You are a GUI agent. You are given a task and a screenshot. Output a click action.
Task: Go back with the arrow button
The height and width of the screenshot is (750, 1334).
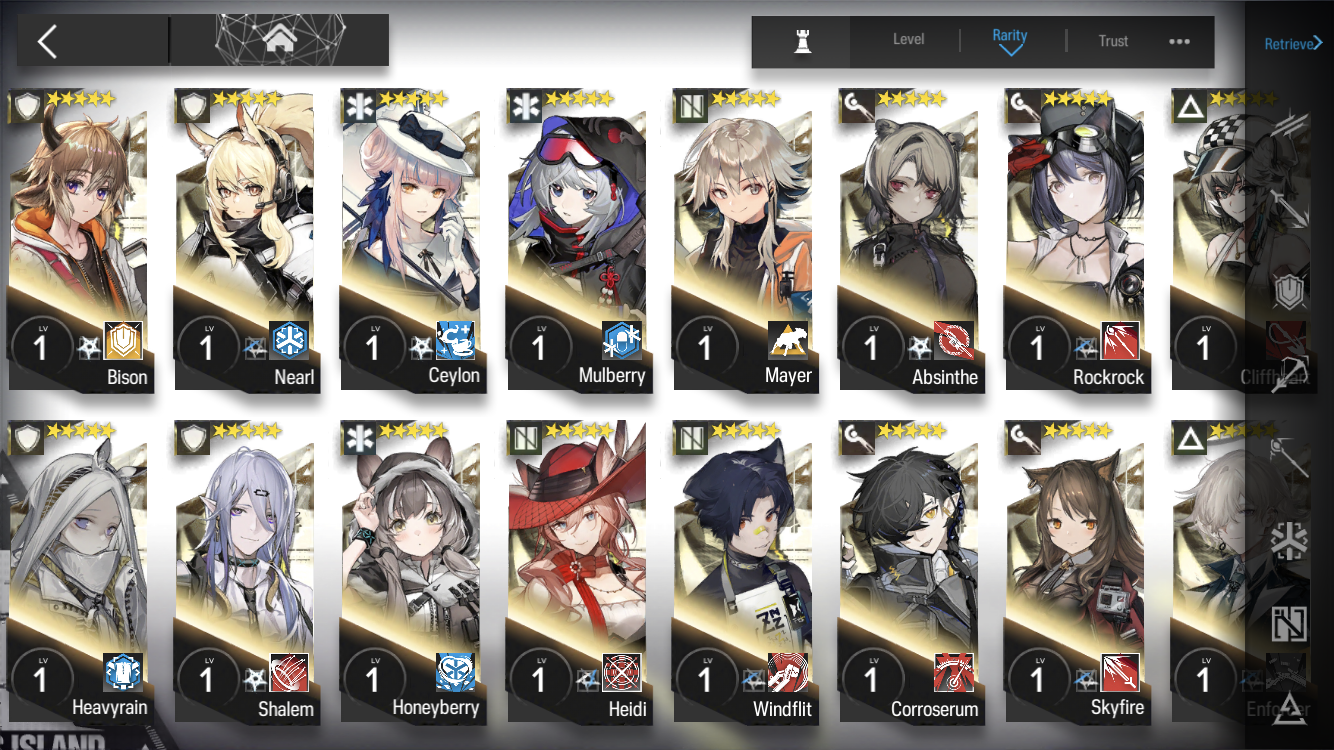[x=48, y=41]
